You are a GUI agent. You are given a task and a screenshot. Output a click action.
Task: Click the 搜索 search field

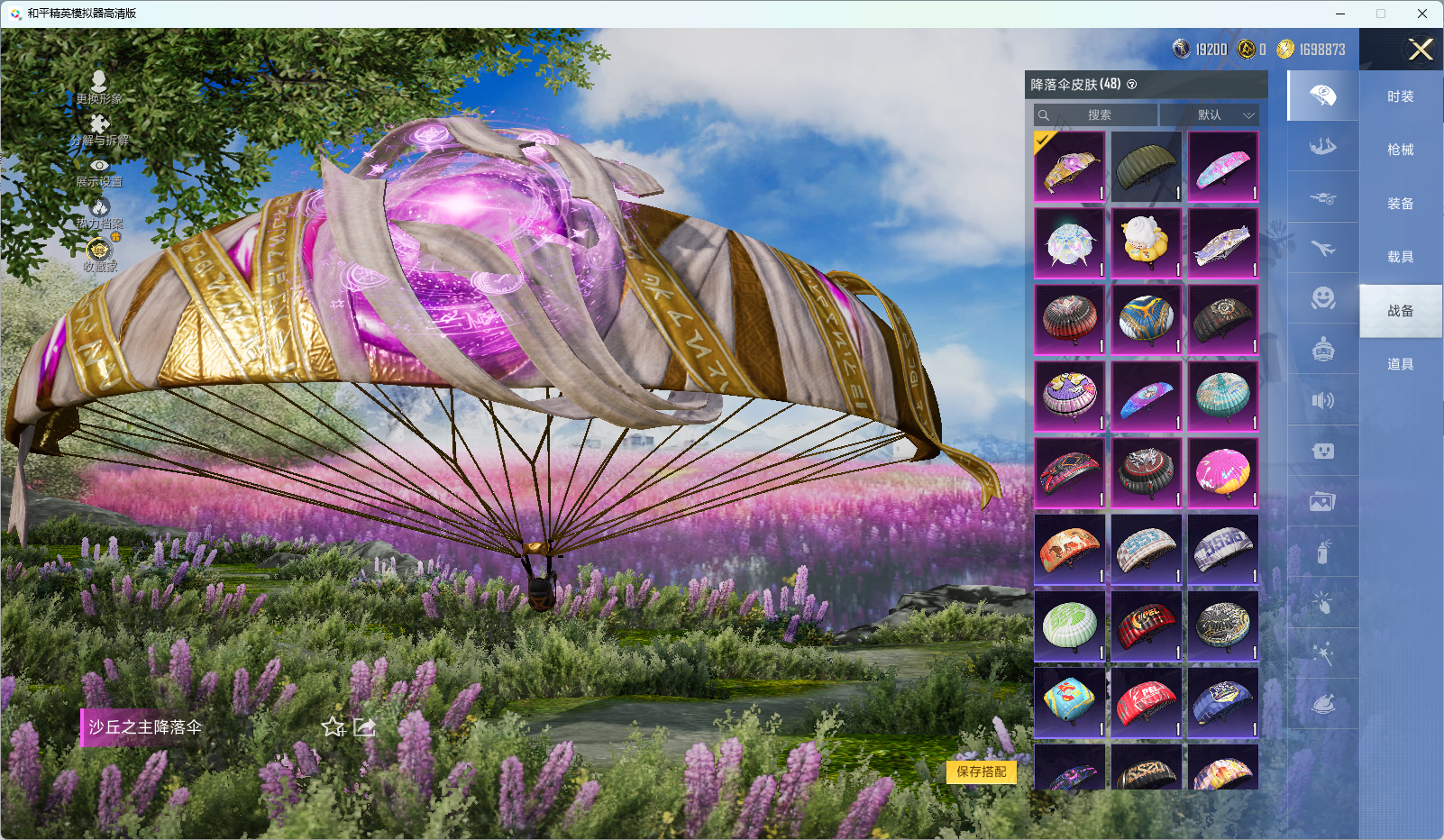tap(1097, 115)
